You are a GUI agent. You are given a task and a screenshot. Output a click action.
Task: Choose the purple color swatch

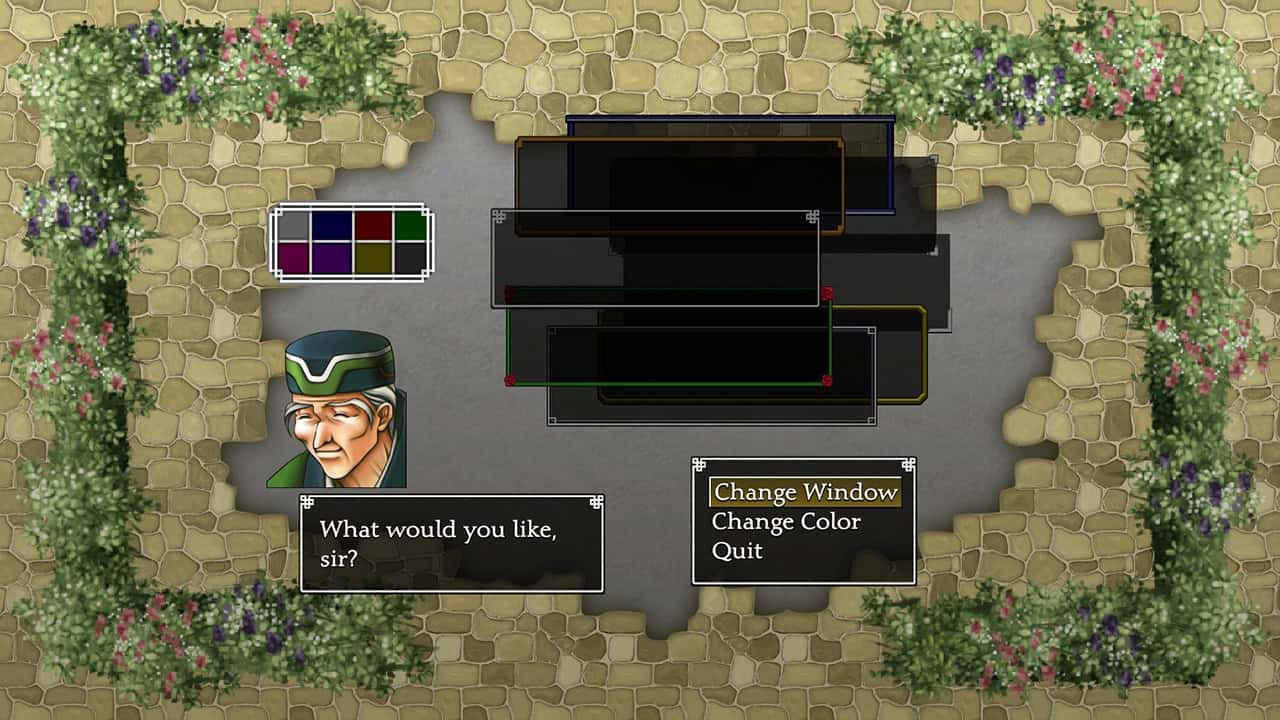point(331,258)
